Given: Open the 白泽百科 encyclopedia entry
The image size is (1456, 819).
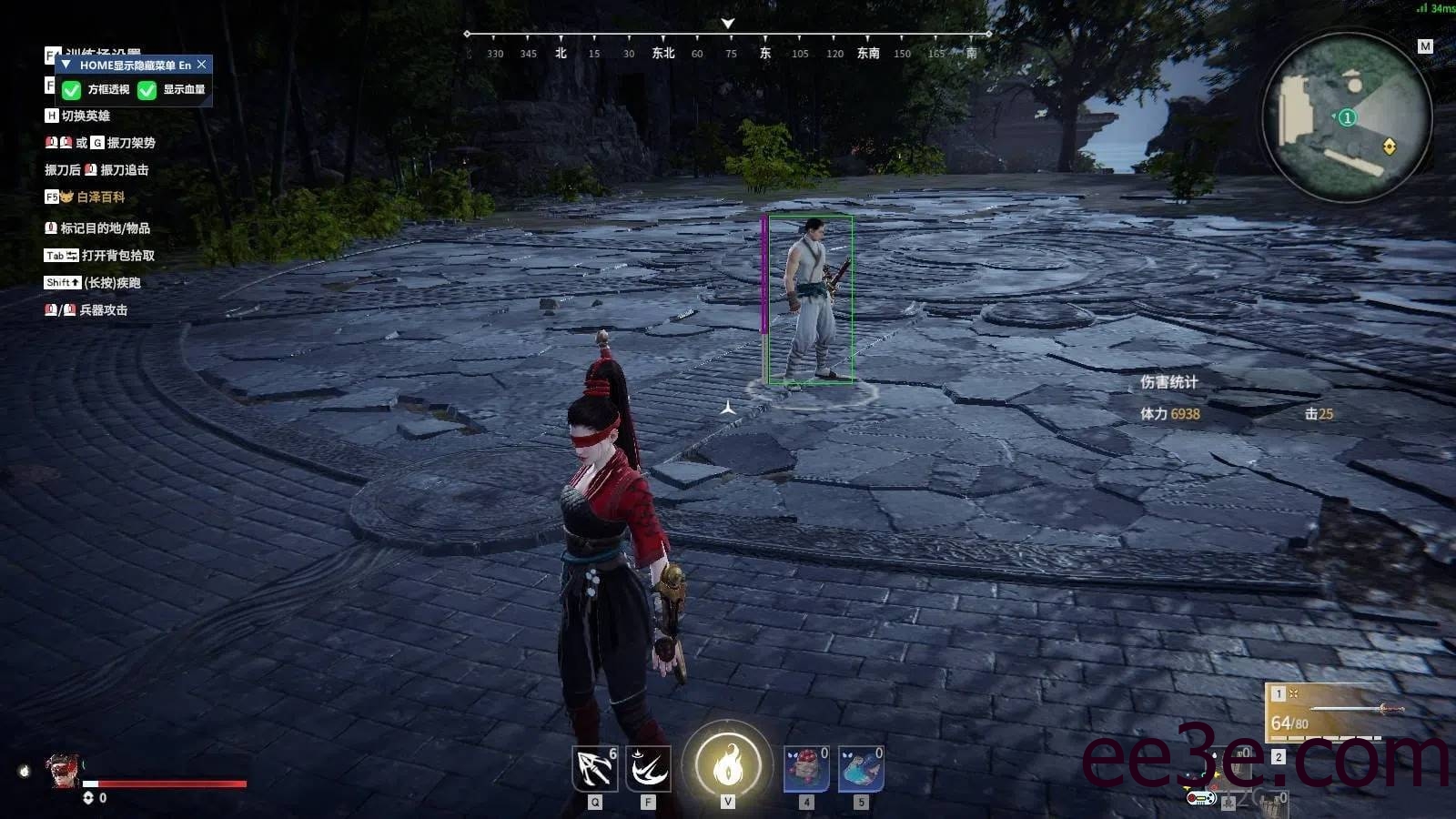Looking at the screenshot, I should click(100, 197).
